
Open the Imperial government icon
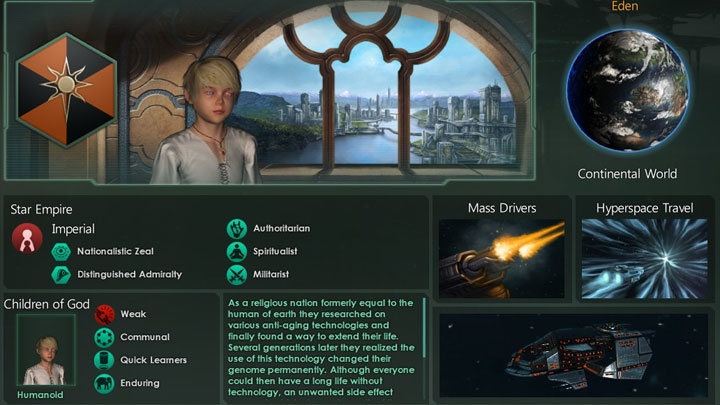27,237
